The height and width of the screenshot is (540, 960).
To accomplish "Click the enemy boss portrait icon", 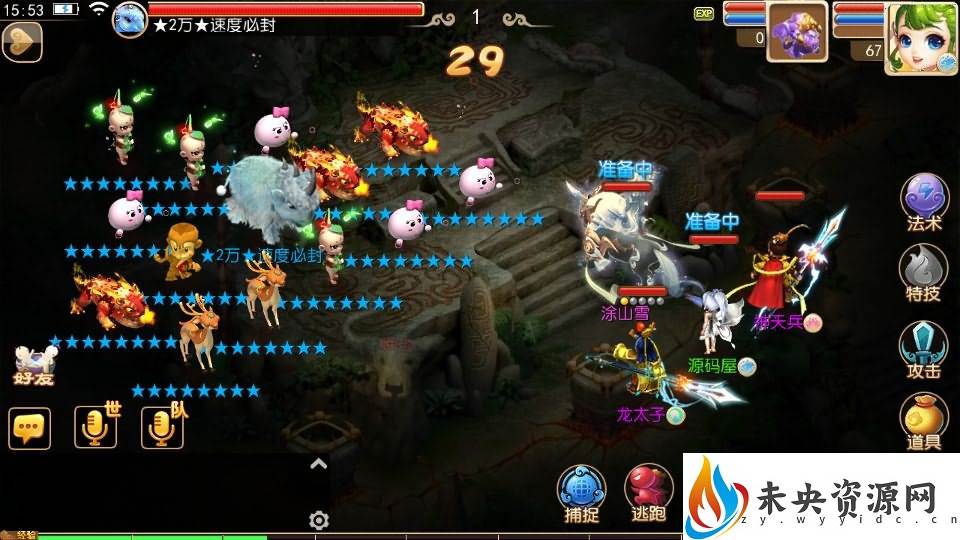I will 130,18.
